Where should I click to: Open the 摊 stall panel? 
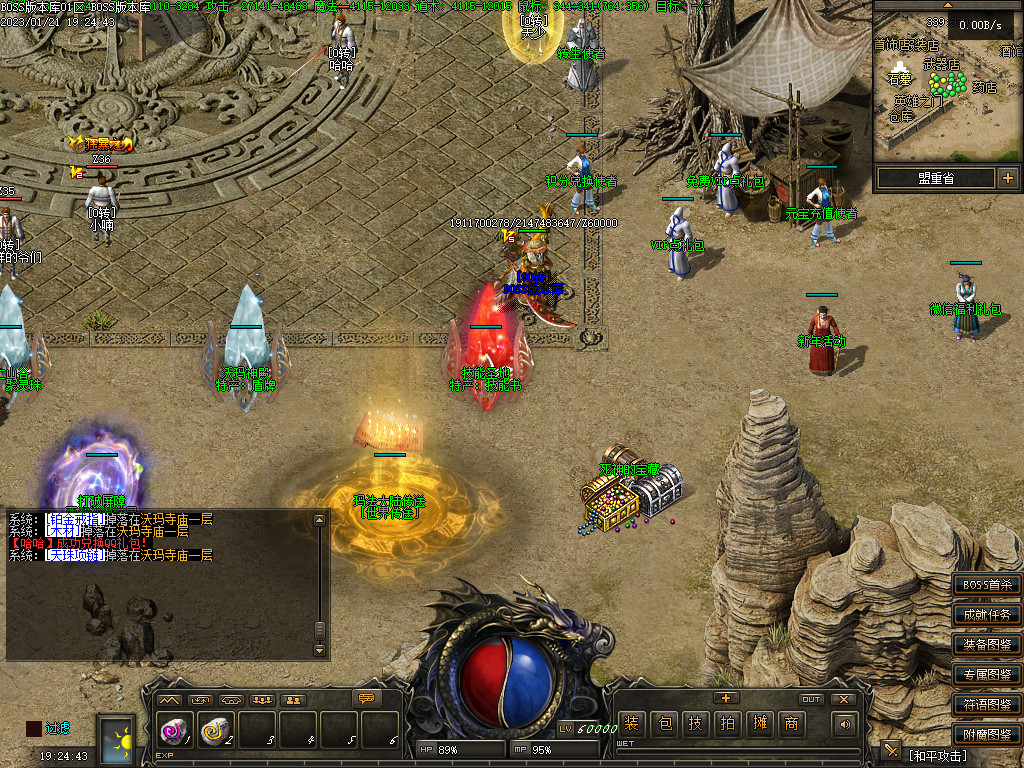pos(759,724)
